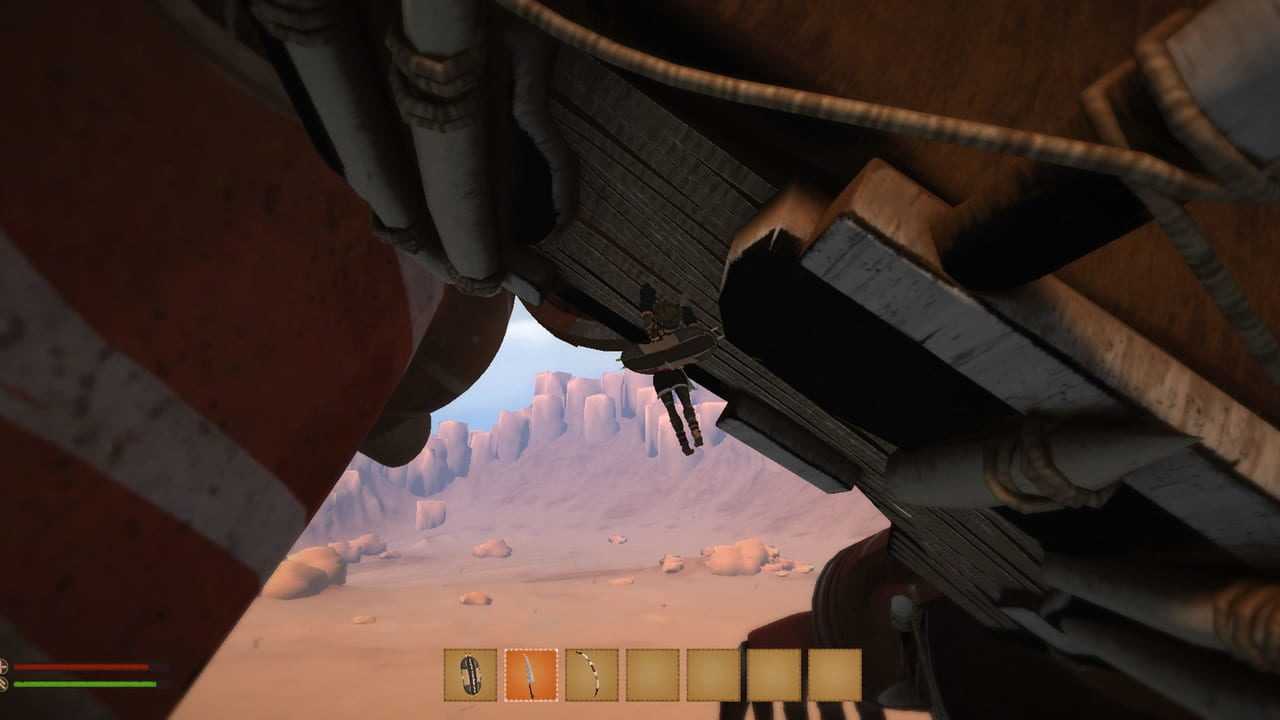Screen dimensions: 1280x720
Task: Choose the highlighted sword blade slot
Action: pos(531,675)
